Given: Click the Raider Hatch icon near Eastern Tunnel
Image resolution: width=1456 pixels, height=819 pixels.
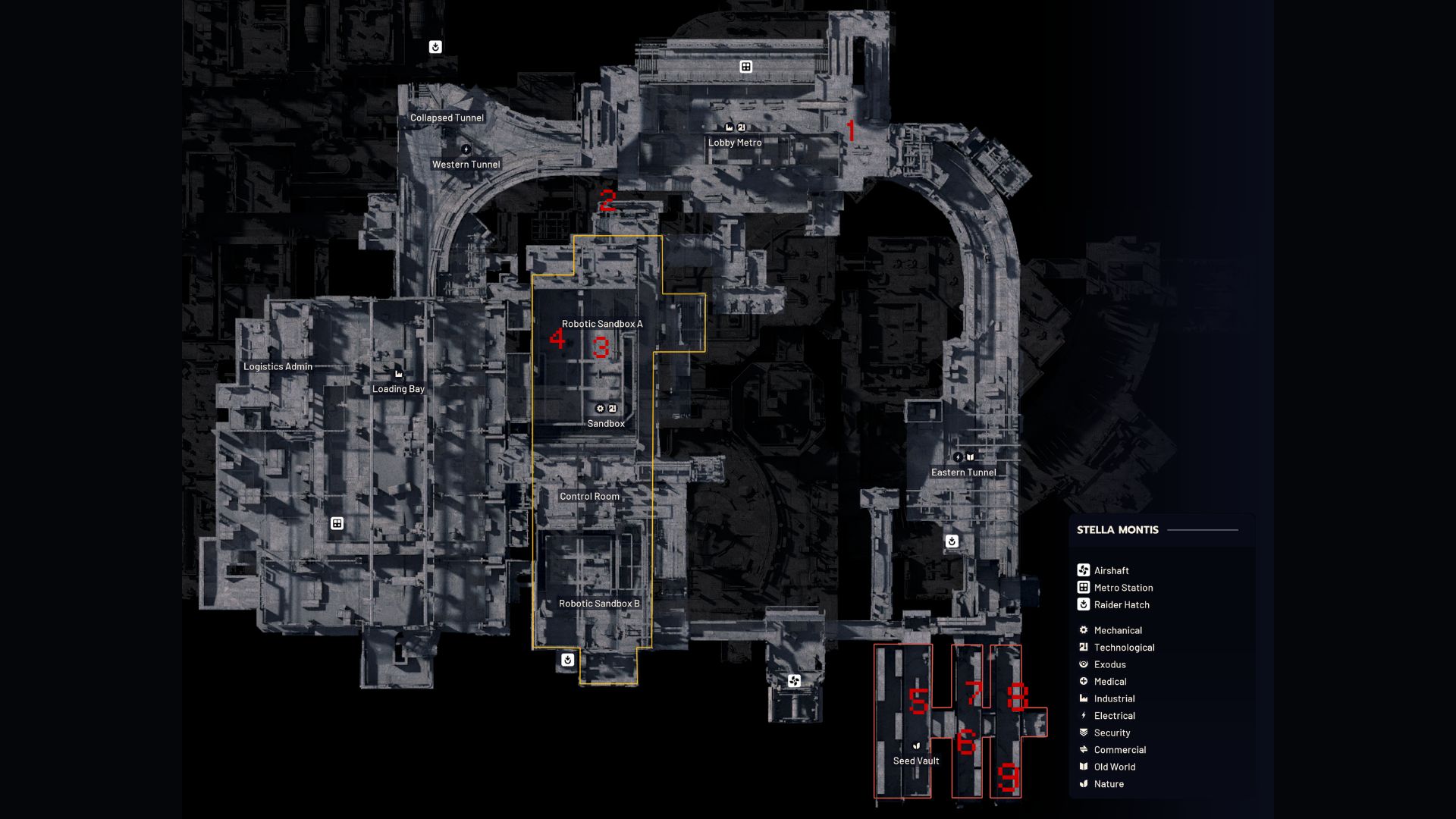Looking at the screenshot, I should pyautogui.click(x=952, y=541).
